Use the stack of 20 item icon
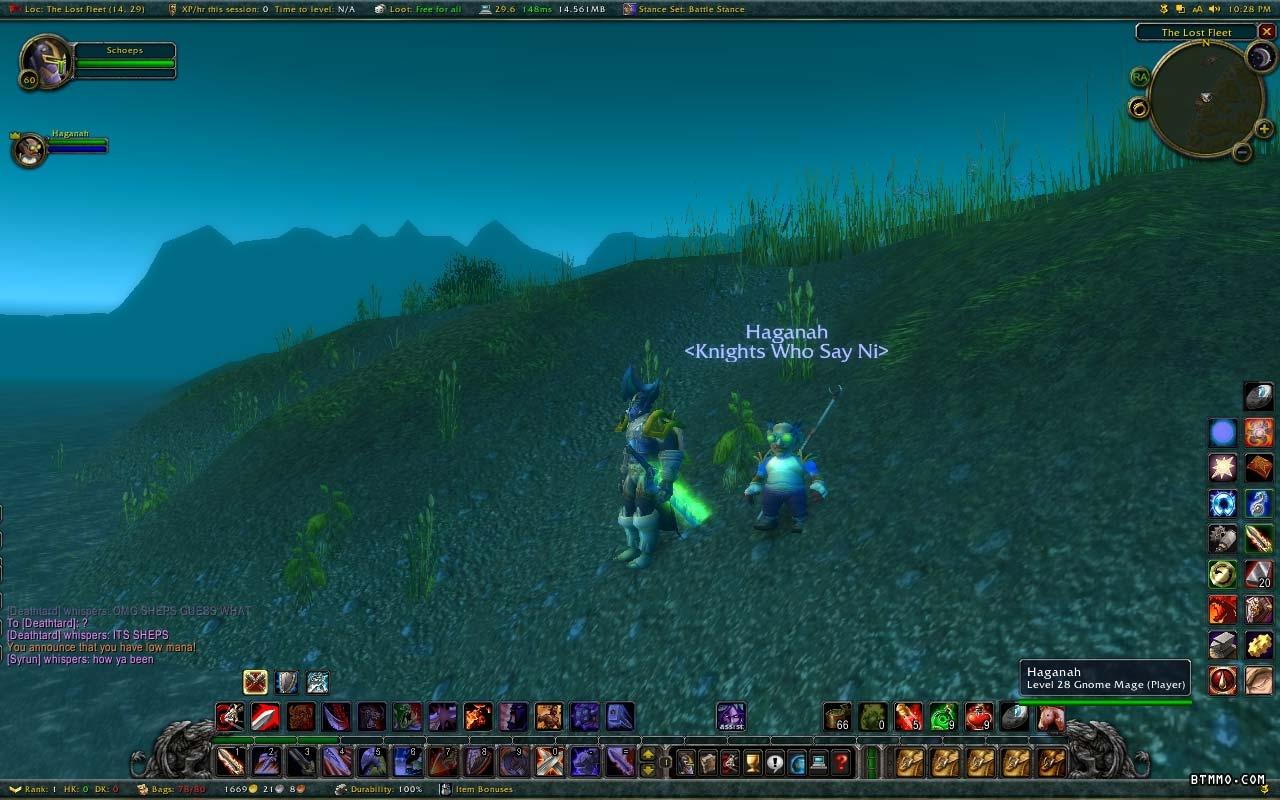1280x800 pixels. [1258, 574]
